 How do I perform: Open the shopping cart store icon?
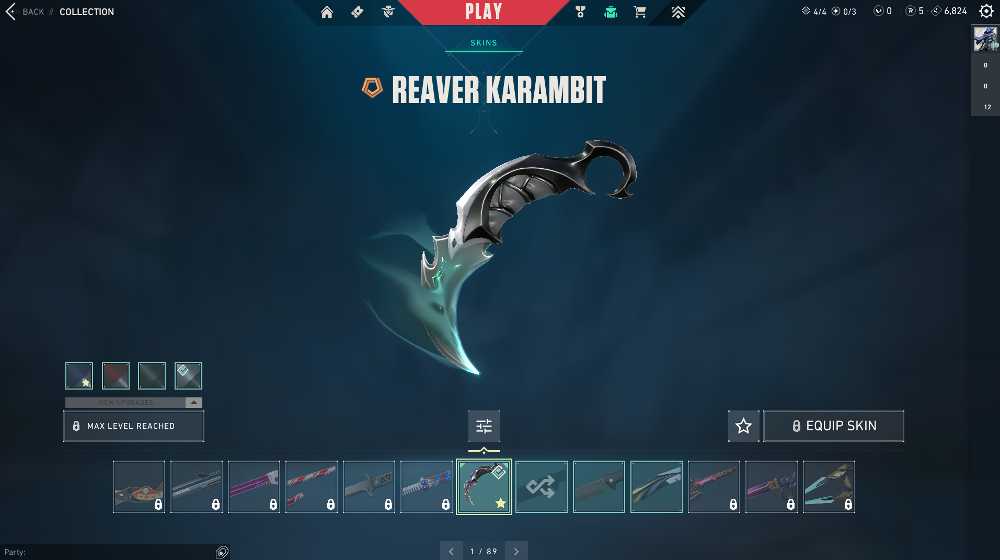coord(640,12)
